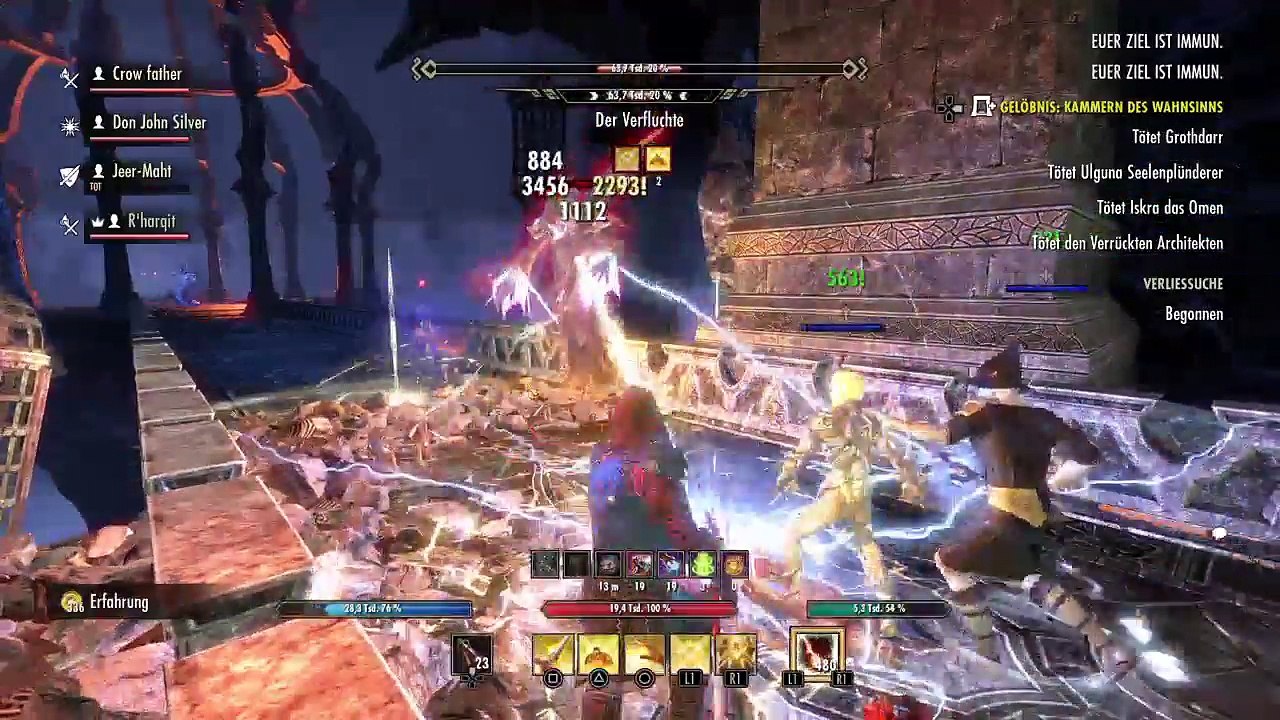Image resolution: width=1280 pixels, height=720 pixels.
Task: Use the quickslot item with 23 charges
Action: [x=471, y=655]
